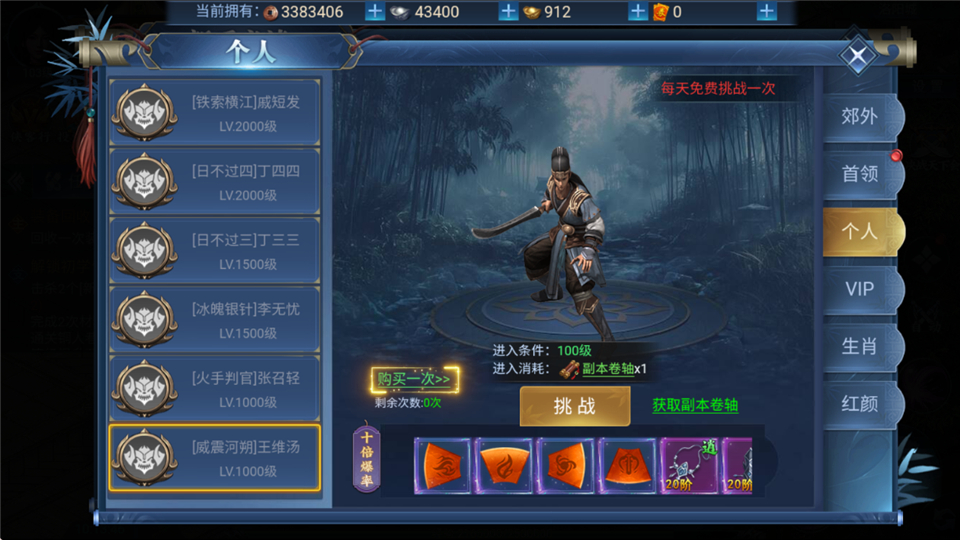The height and width of the screenshot is (540, 960).
Task: Switch to the 郊外 tab
Action: [860, 116]
